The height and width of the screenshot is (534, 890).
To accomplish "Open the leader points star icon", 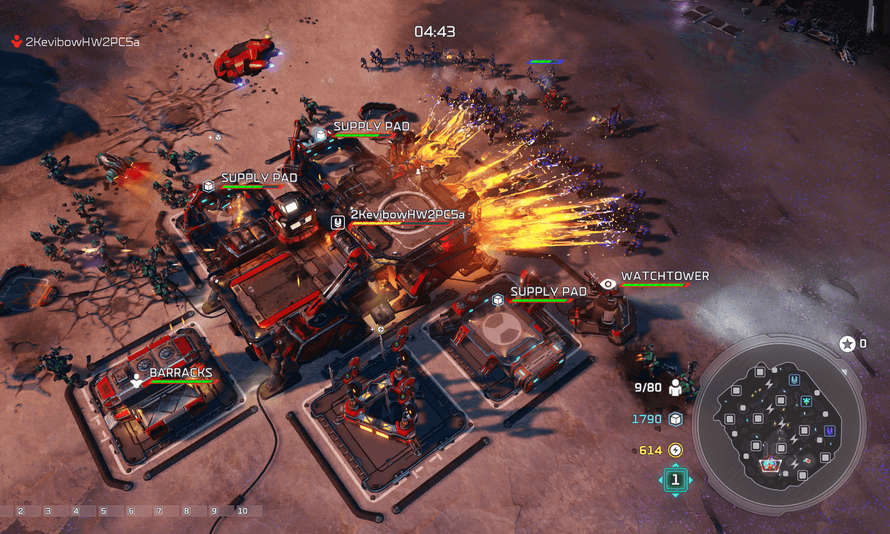I will [x=847, y=343].
